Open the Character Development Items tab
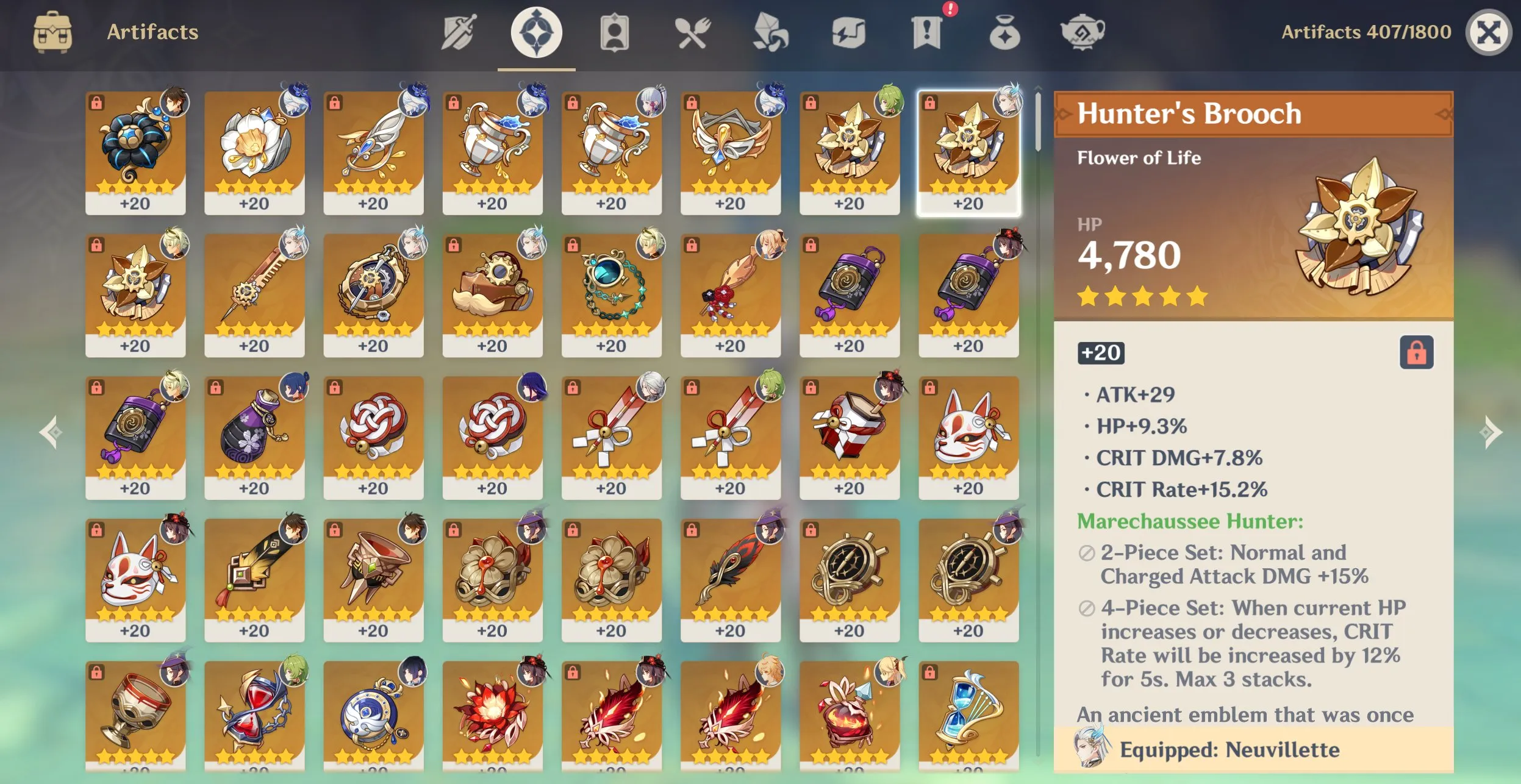 click(x=615, y=32)
